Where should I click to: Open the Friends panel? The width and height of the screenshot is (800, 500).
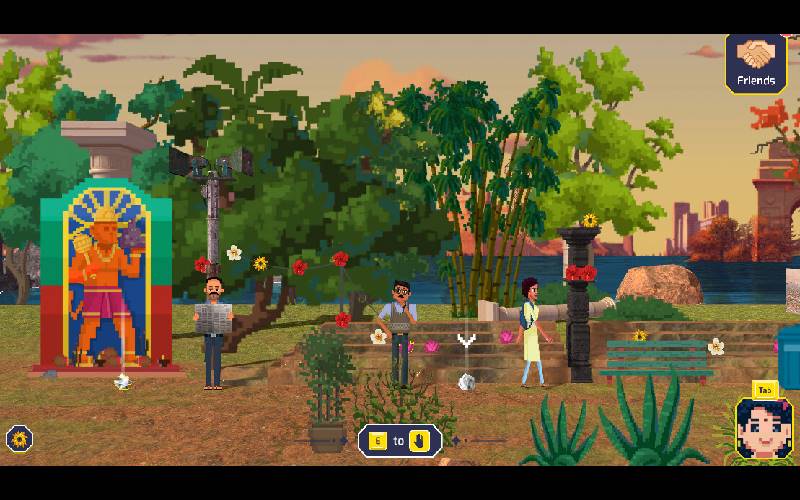point(755,64)
